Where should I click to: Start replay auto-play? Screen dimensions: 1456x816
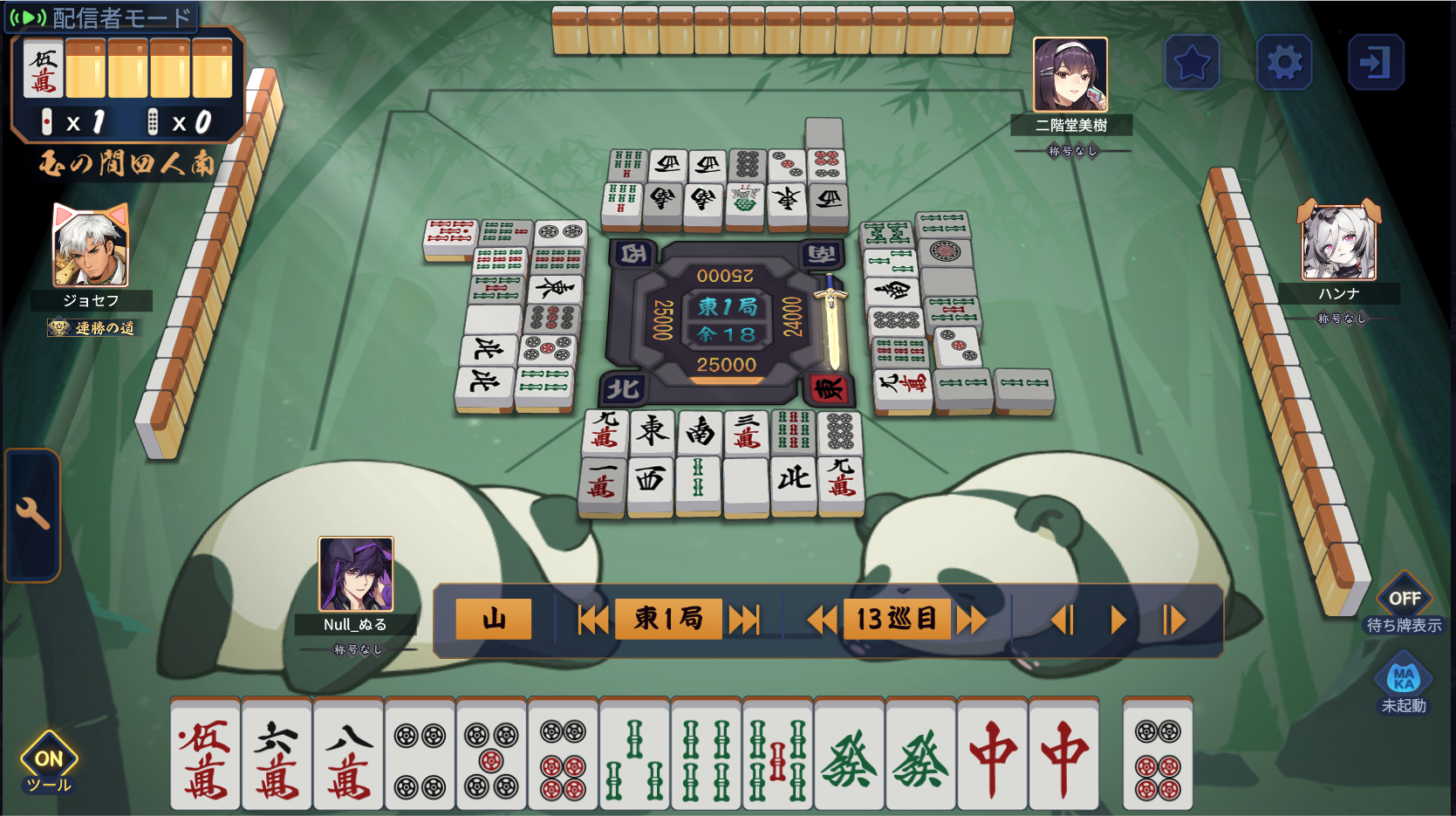(1118, 620)
